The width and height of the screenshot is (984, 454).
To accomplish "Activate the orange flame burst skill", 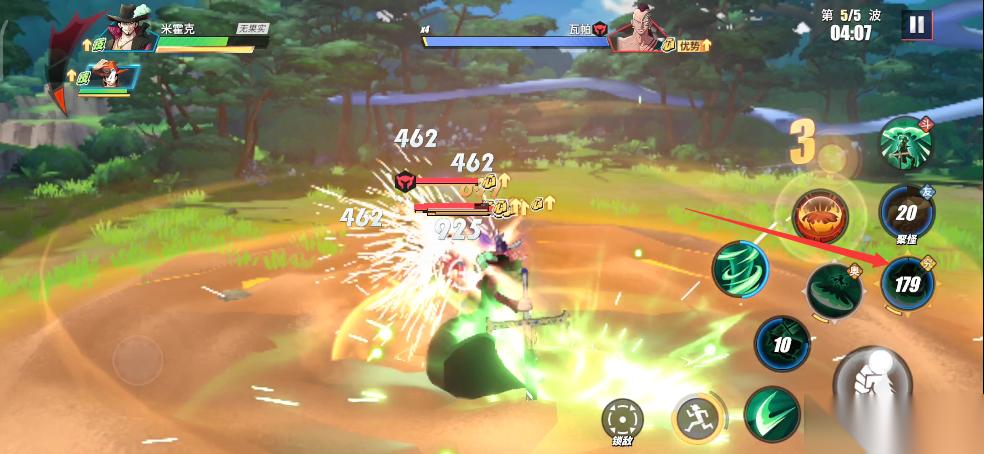I will [x=821, y=214].
